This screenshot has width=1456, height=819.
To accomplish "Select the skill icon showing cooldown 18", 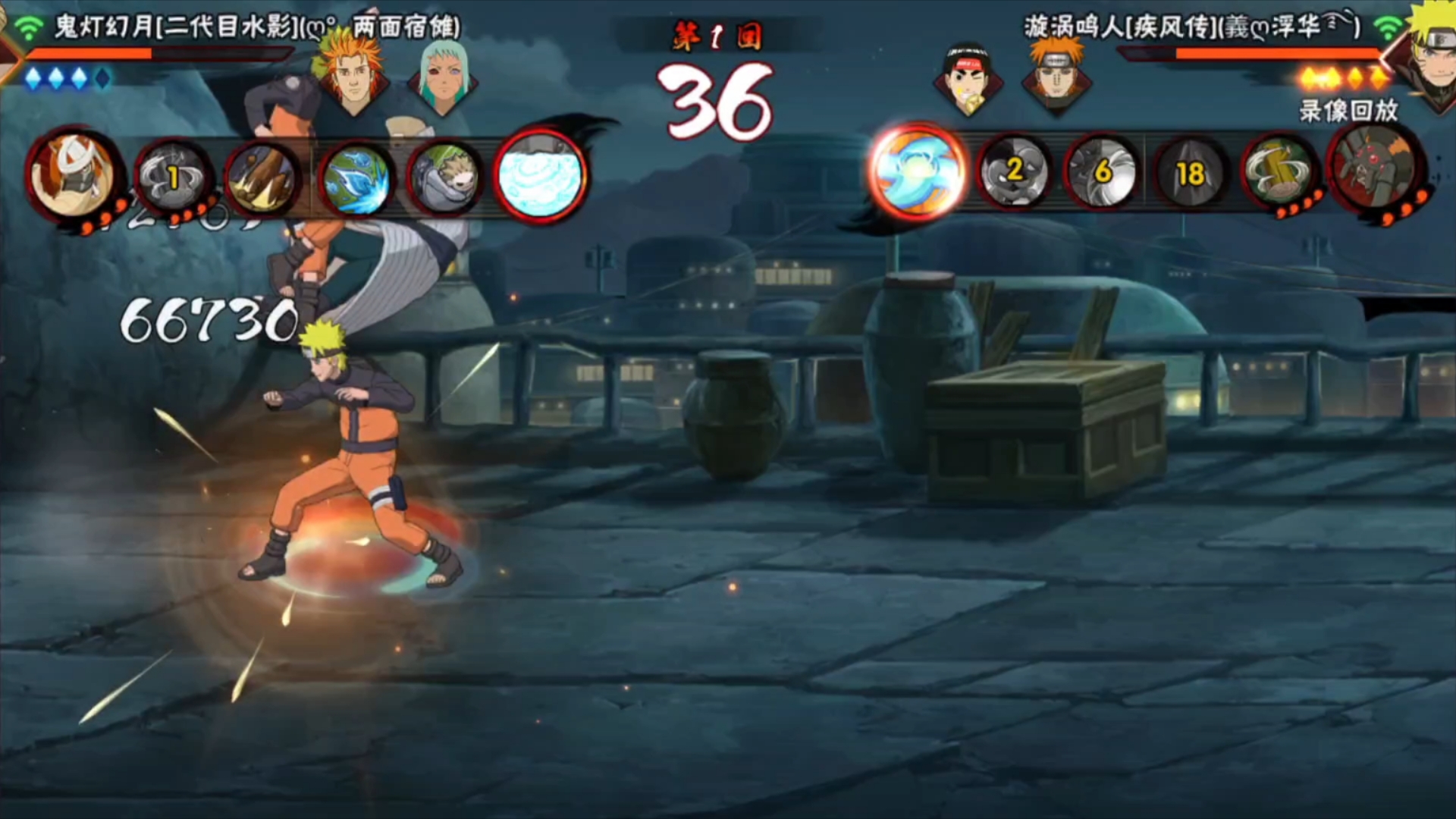I will [x=1190, y=174].
